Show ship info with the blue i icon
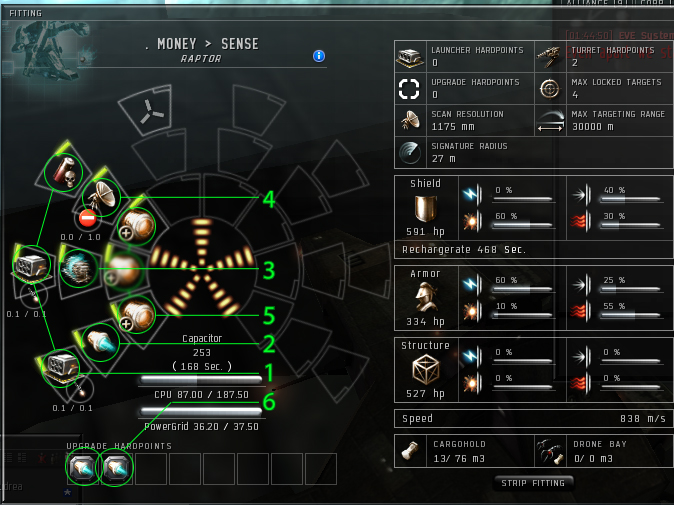 pyautogui.click(x=319, y=56)
